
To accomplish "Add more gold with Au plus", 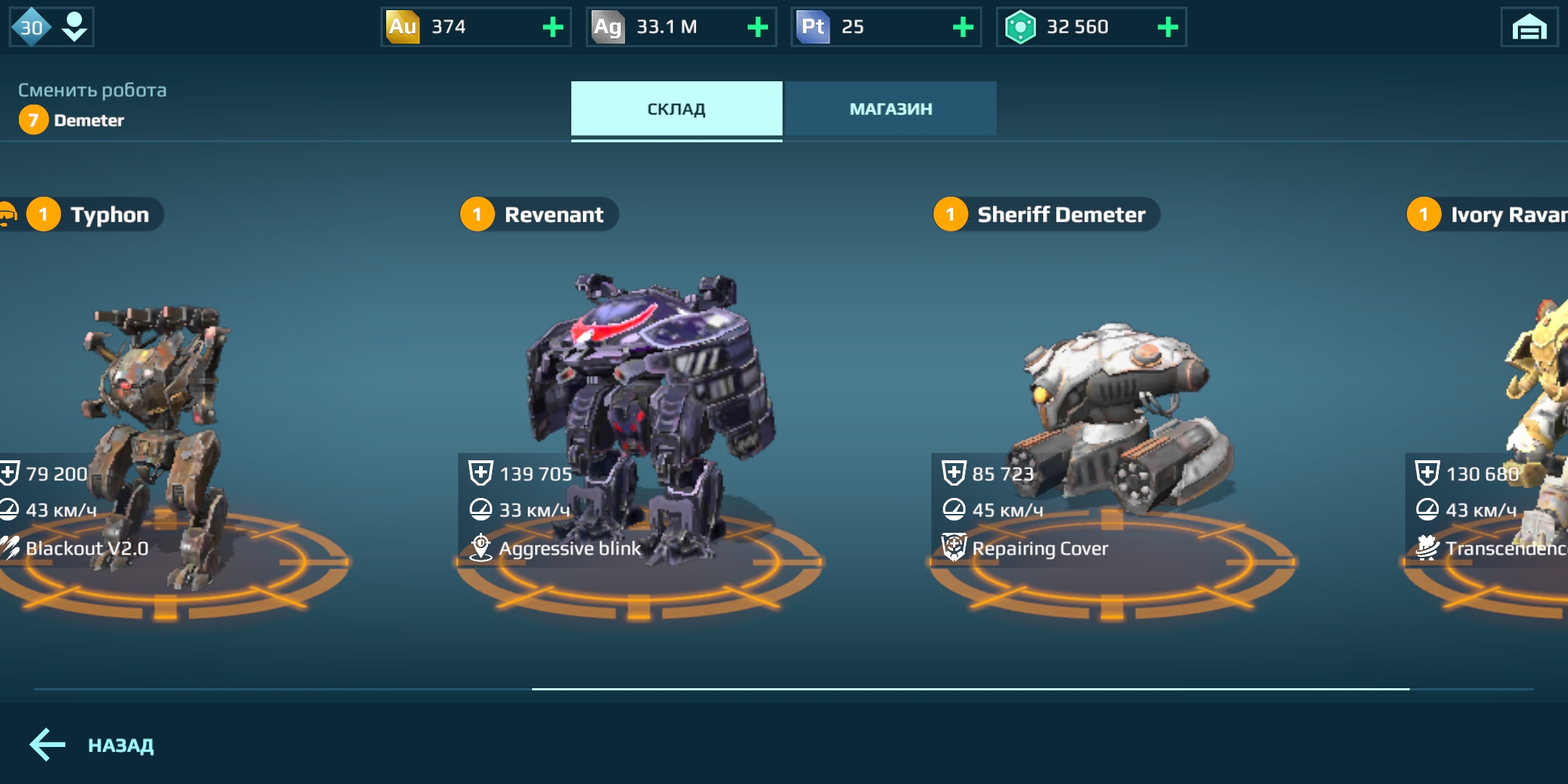I will point(553,28).
